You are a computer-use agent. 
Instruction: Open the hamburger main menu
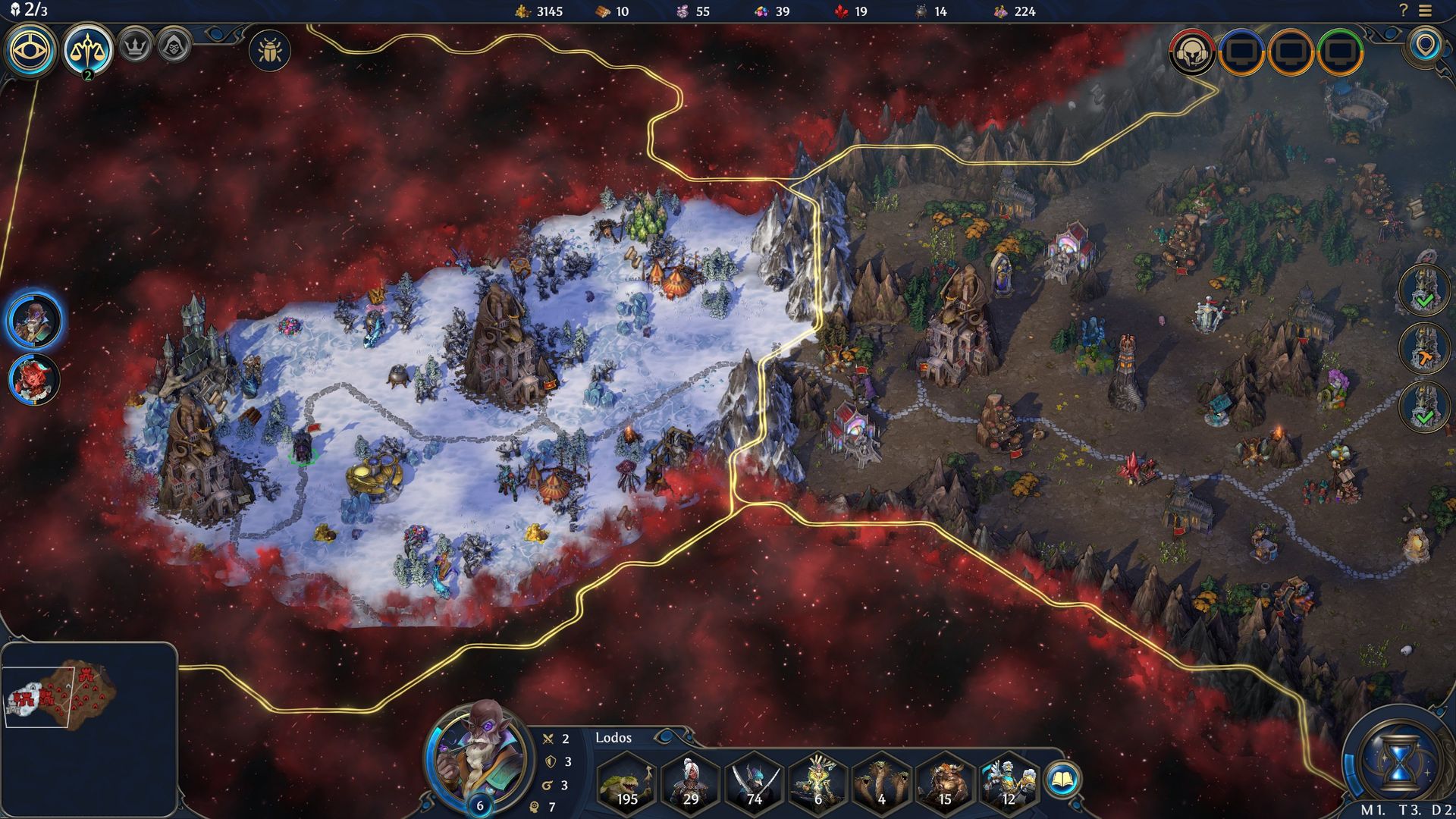pyautogui.click(x=1426, y=11)
